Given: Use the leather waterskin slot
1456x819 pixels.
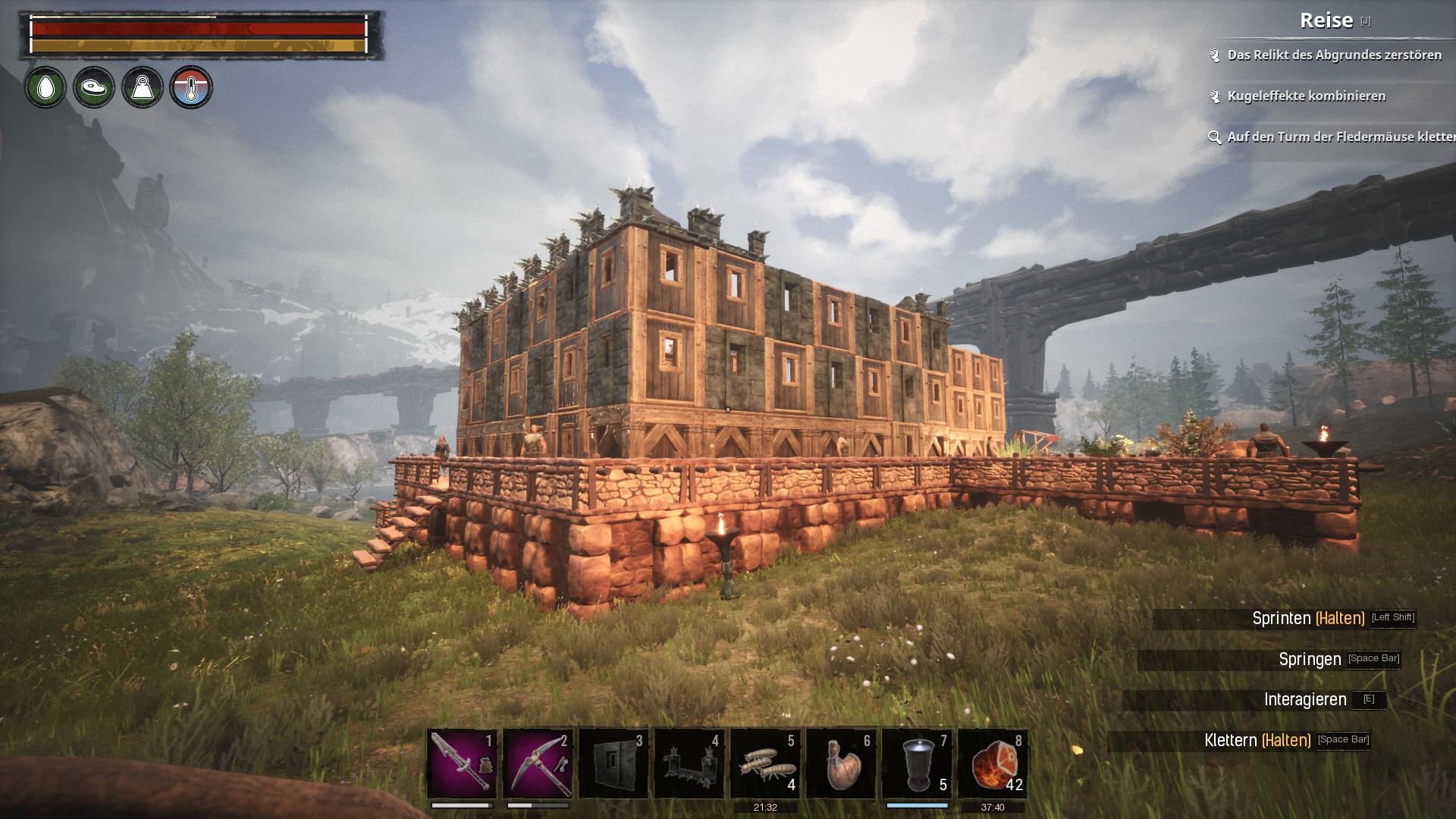Looking at the screenshot, I should (x=841, y=763).
